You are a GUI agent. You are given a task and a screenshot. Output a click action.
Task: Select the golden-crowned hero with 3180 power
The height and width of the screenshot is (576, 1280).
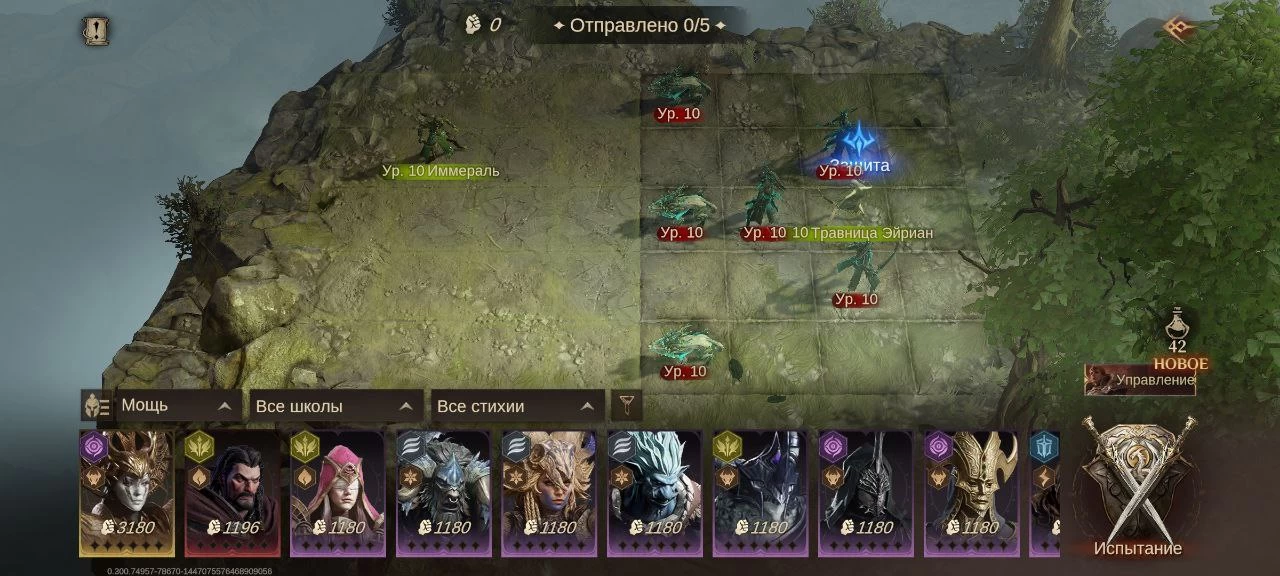point(127,492)
